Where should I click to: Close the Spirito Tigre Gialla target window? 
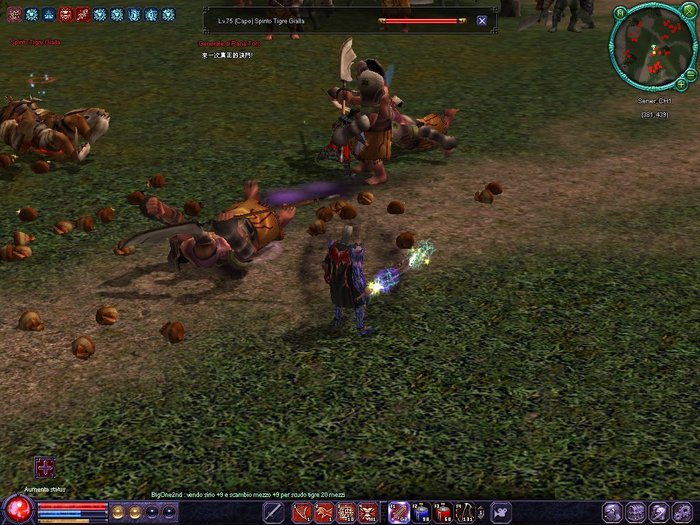[482, 20]
